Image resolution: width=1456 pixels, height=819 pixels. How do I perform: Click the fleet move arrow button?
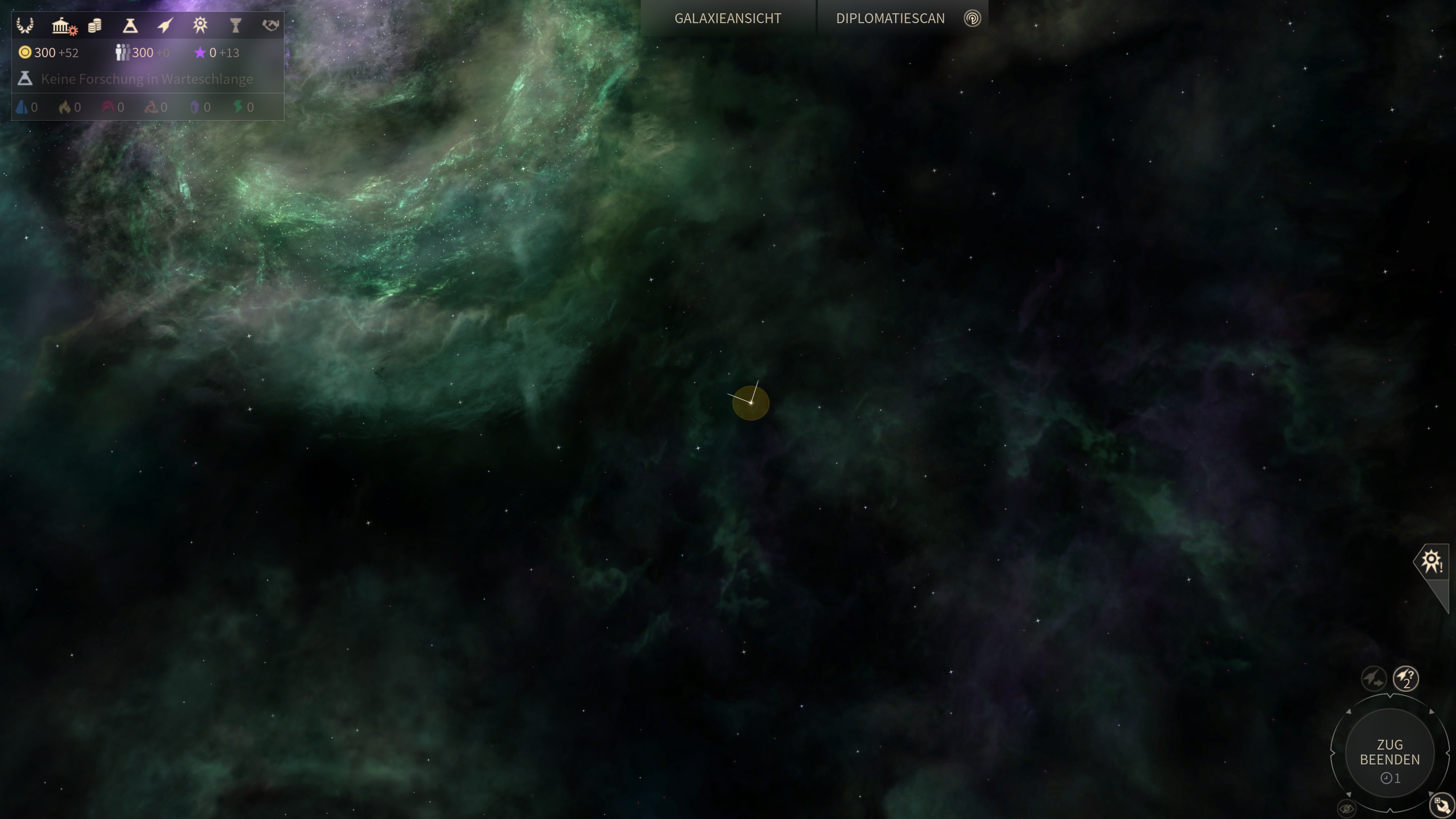1373,678
